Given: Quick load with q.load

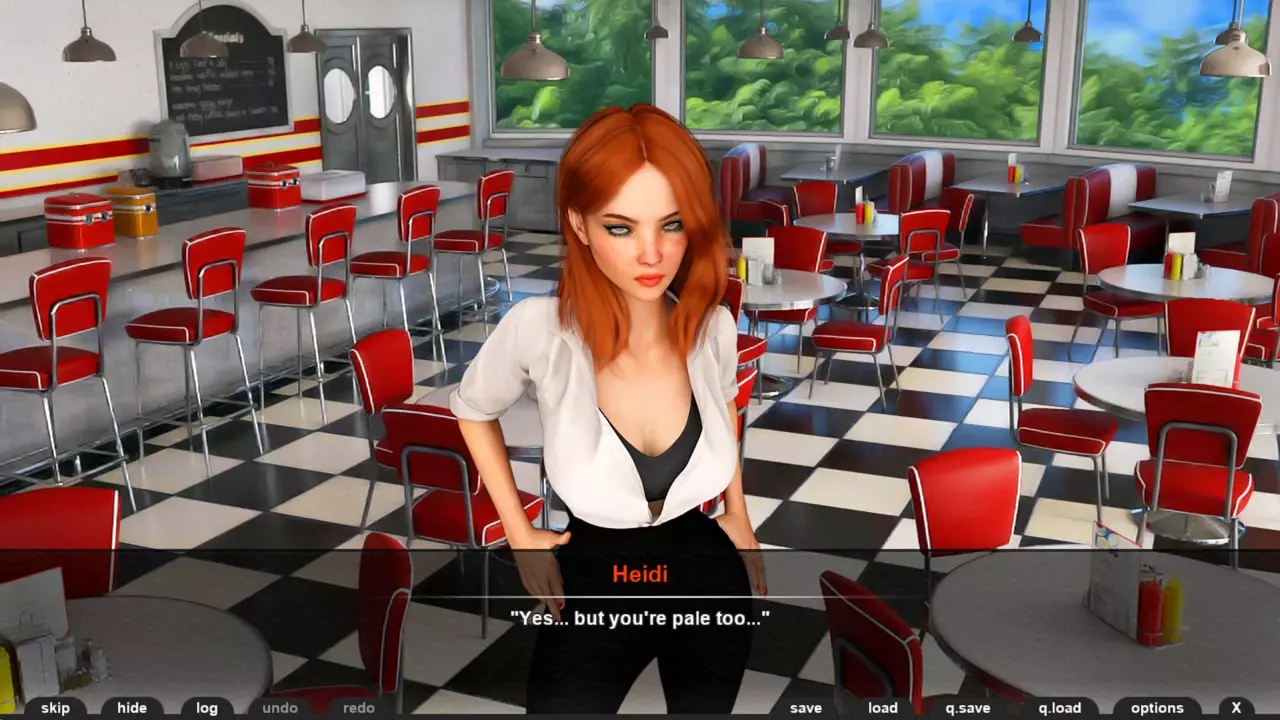Looking at the screenshot, I should coord(1059,708).
